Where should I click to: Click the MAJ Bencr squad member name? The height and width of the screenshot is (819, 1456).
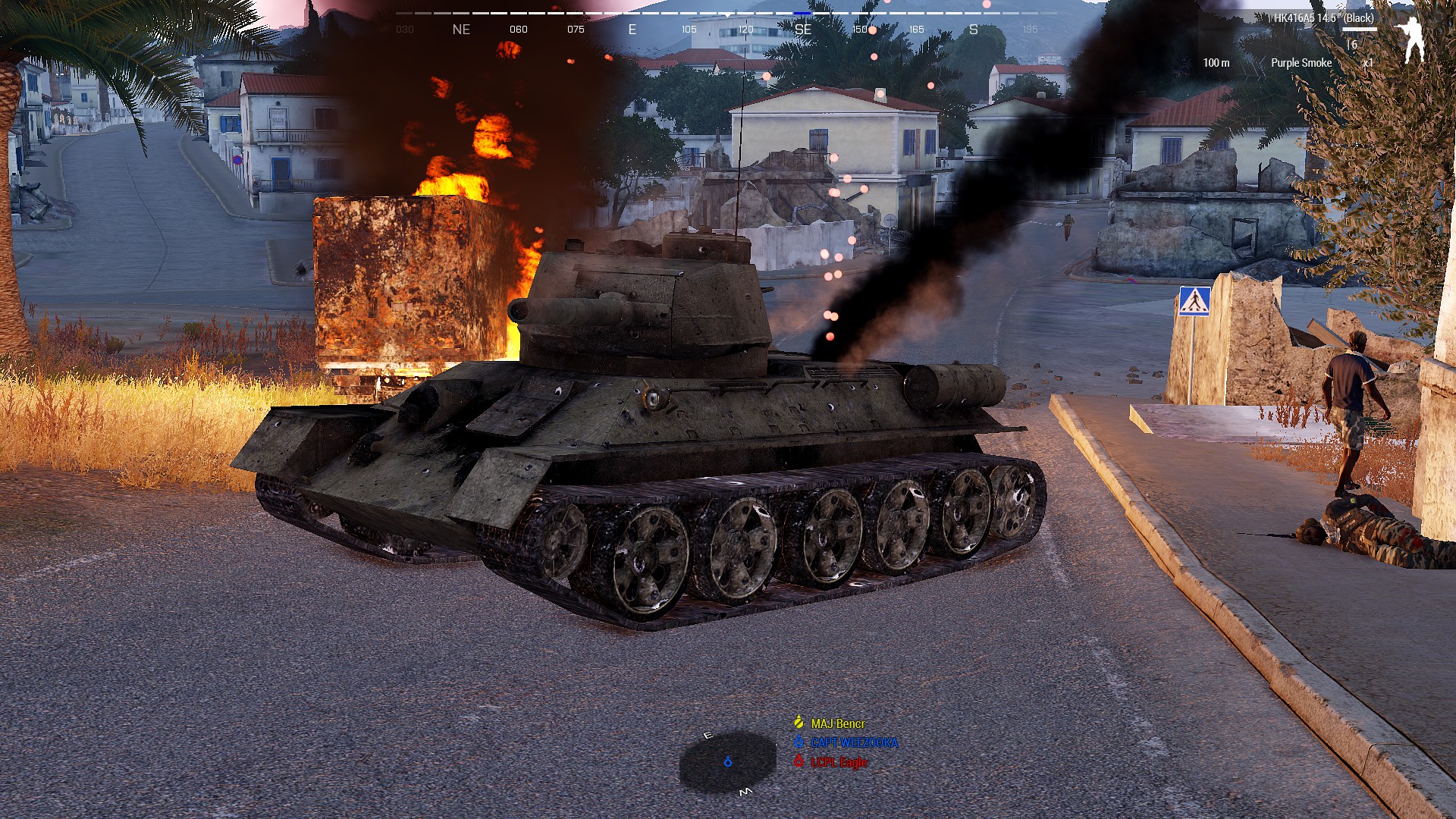coord(837,723)
